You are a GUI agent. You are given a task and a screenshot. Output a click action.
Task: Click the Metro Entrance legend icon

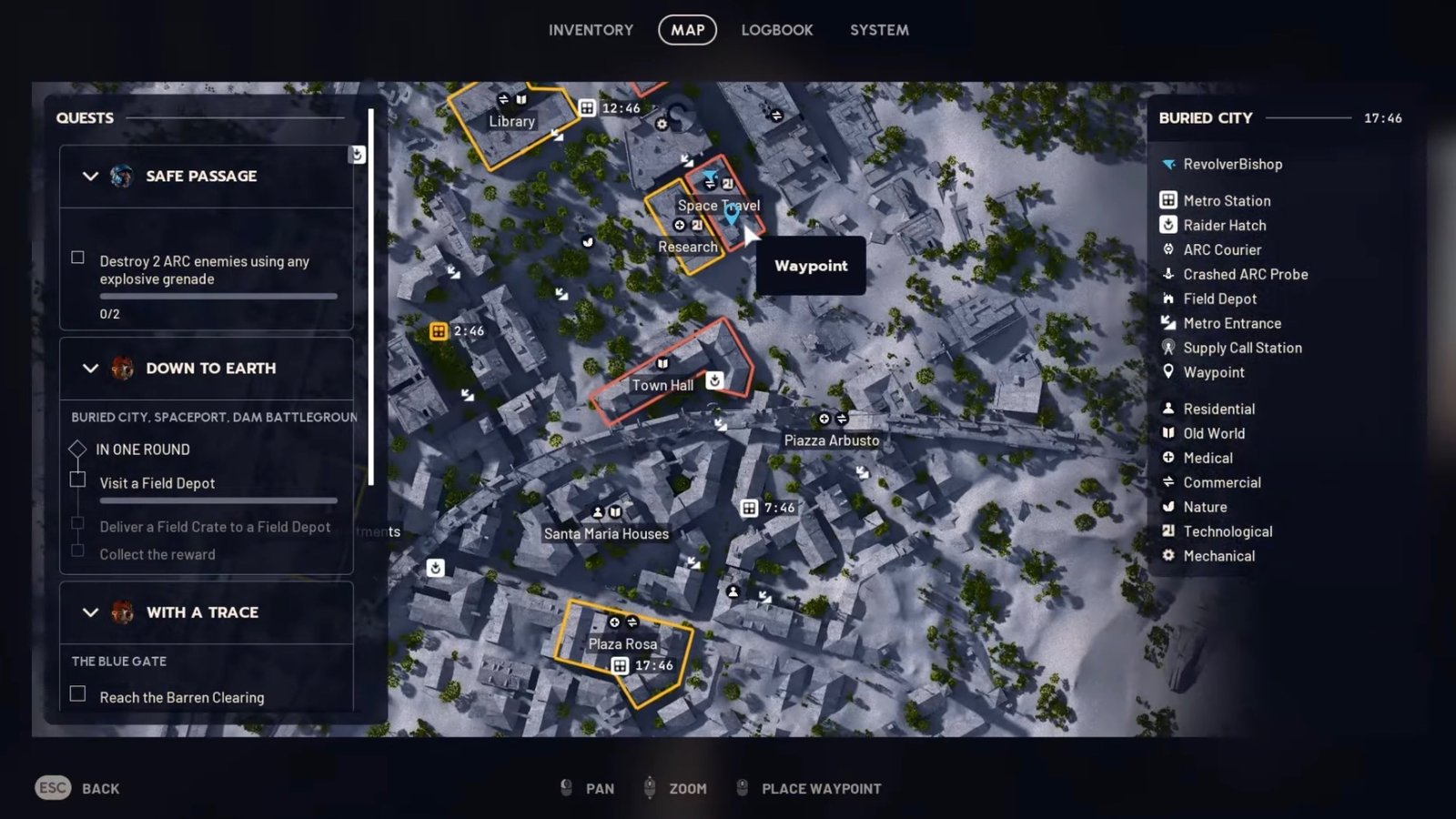click(x=1168, y=323)
